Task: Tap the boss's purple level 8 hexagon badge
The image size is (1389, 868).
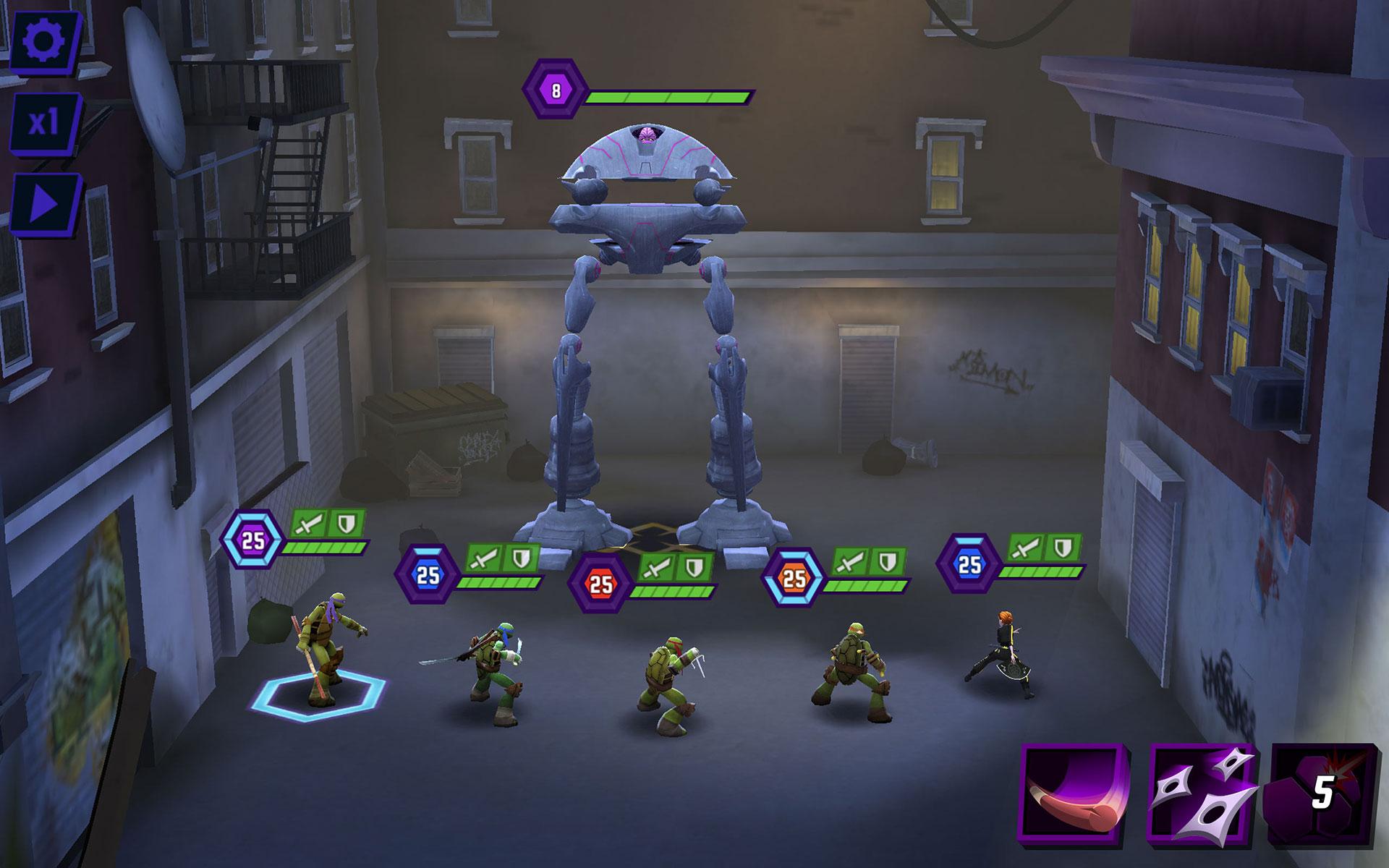Action: pos(556,90)
